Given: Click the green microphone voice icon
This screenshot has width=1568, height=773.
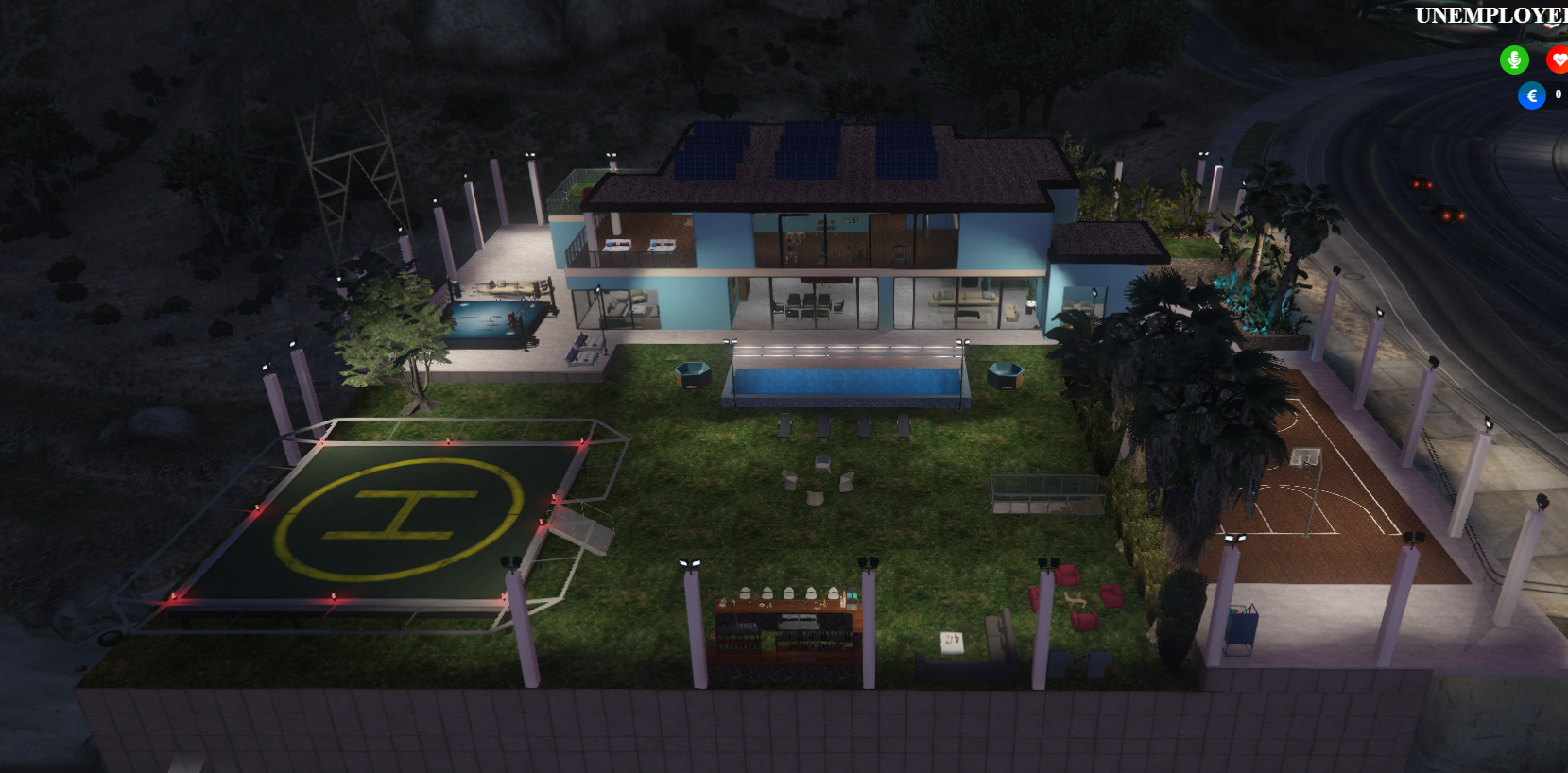Looking at the screenshot, I should (1515, 60).
